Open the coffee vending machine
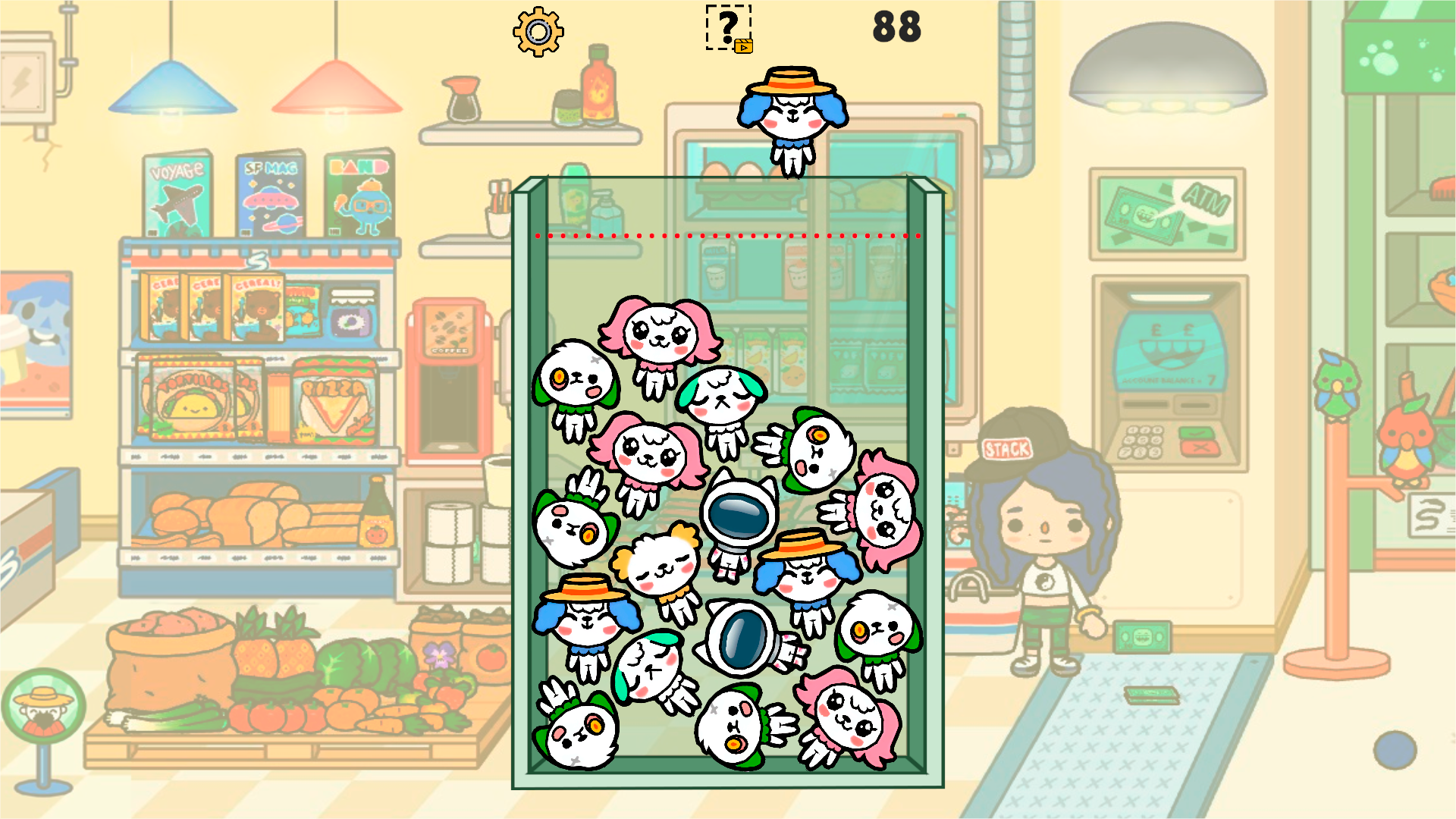This screenshot has width=1456, height=819. coord(447,372)
